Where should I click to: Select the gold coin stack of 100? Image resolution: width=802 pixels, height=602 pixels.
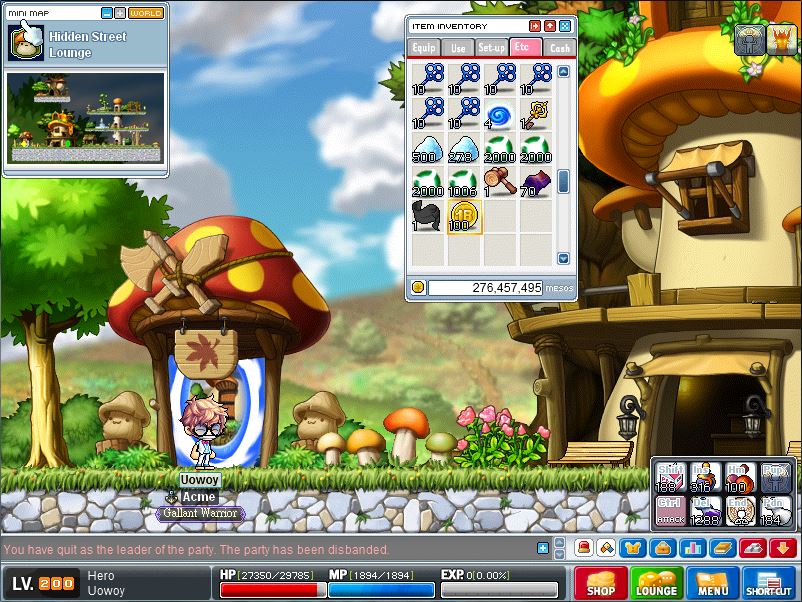[464, 216]
